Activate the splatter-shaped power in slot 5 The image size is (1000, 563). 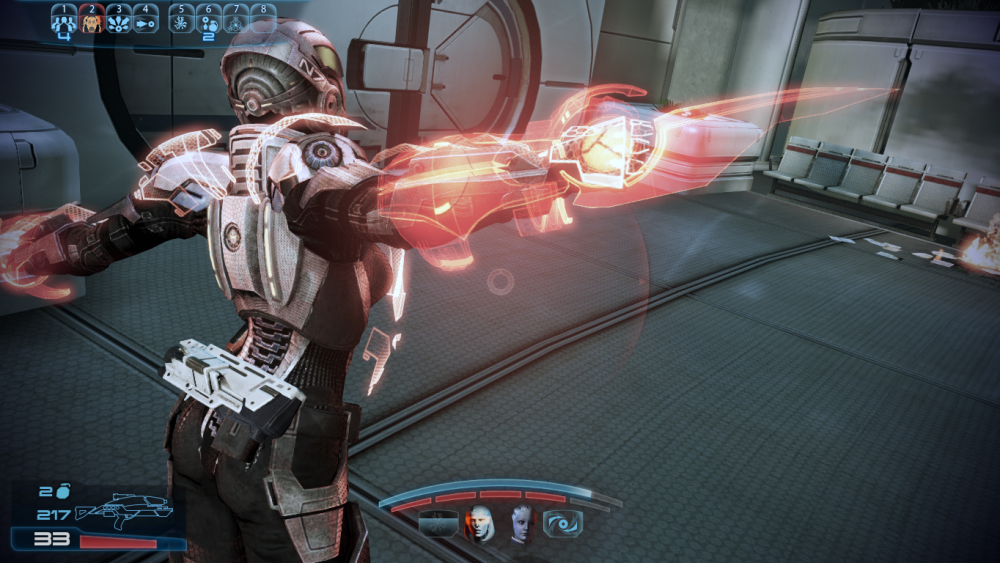[x=181, y=21]
